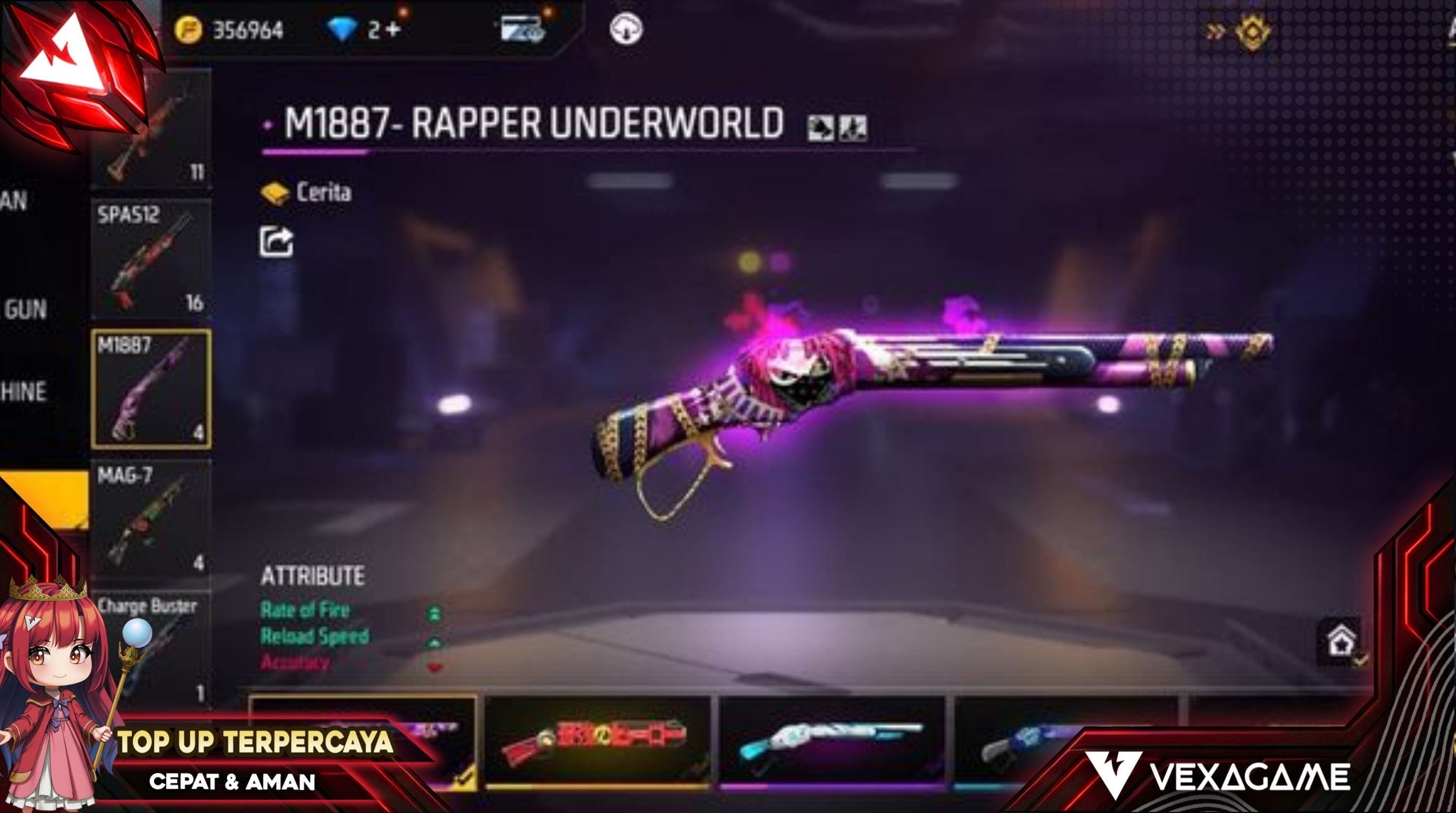
Task: Choose the M1887 weapon category
Action: point(151,389)
